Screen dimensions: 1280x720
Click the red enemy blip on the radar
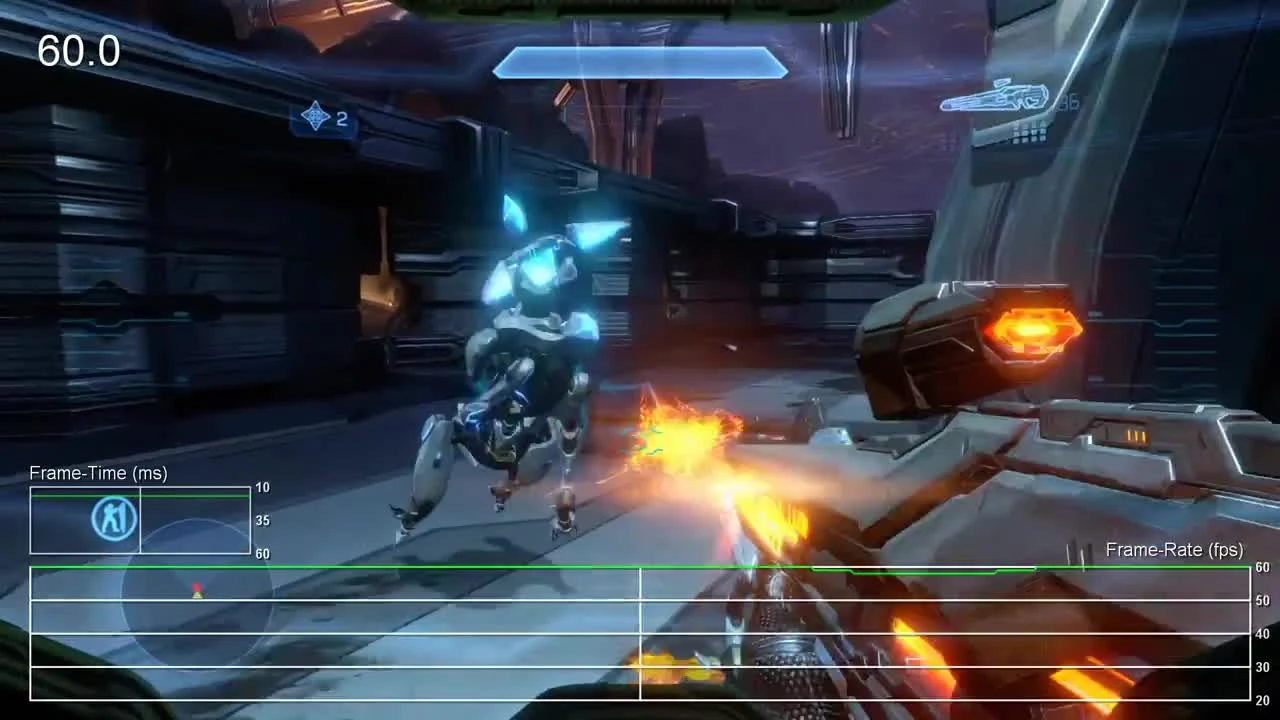coord(197,588)
